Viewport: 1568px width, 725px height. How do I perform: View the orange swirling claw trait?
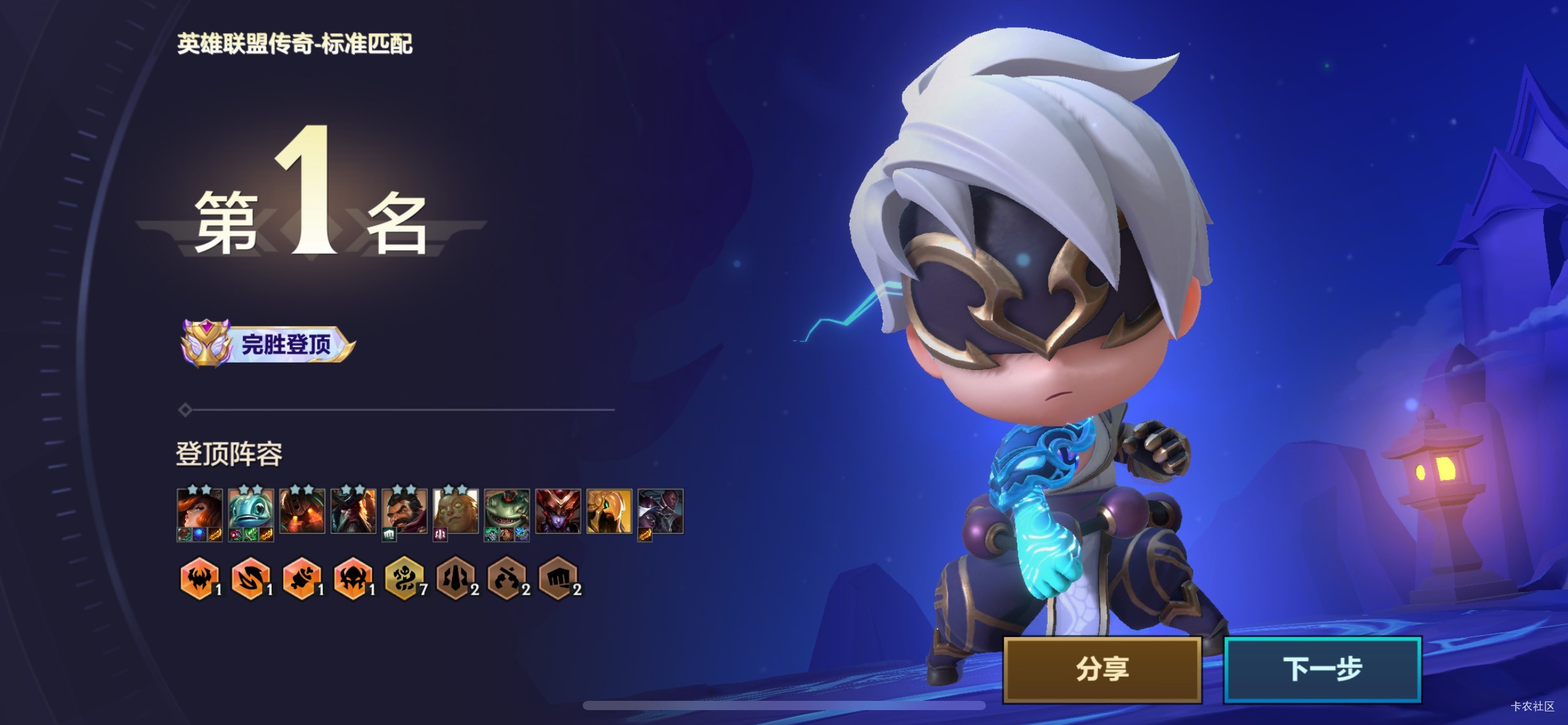(251, 579)
